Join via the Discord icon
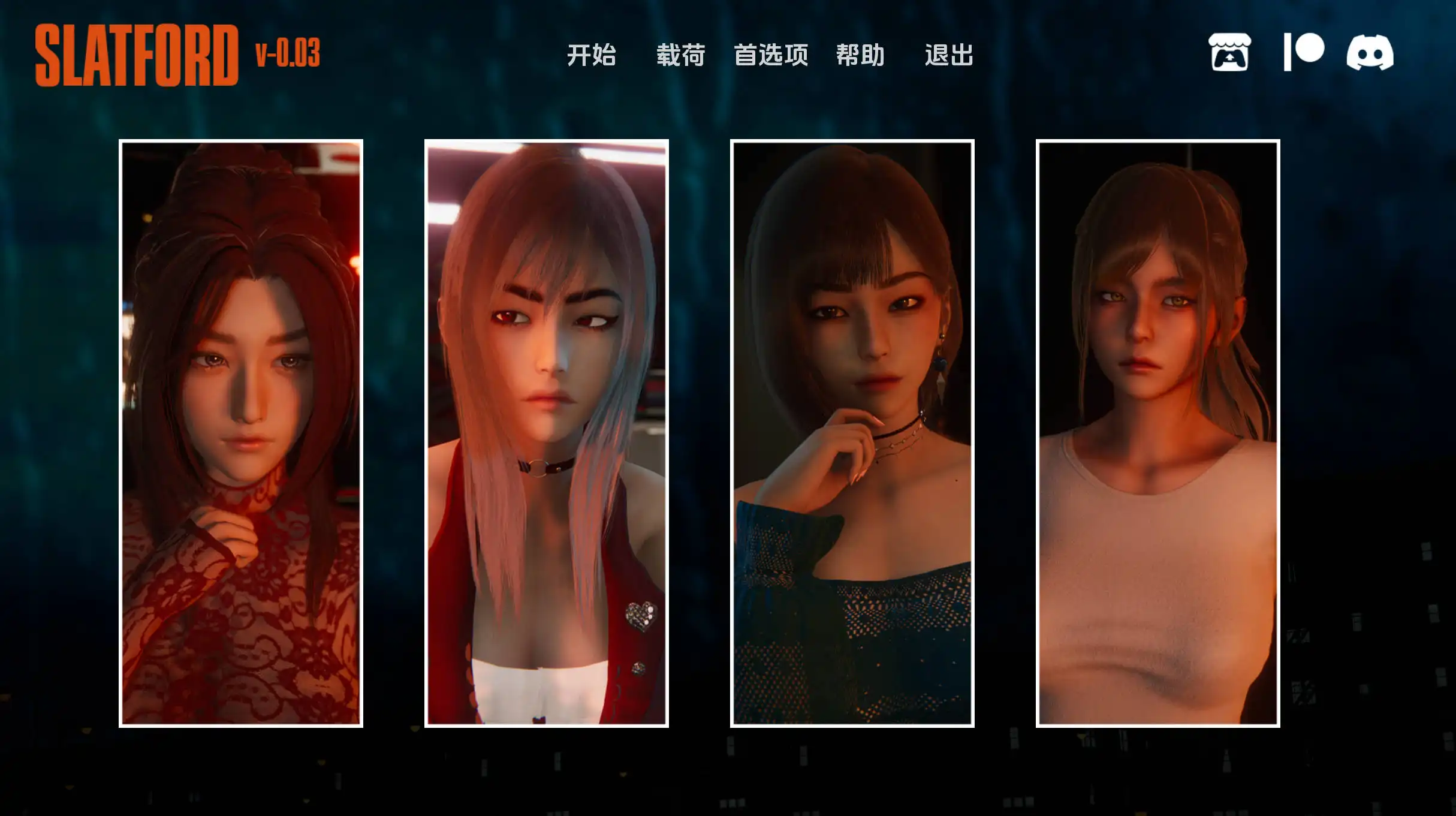Image resolution: width=1456 pixels, height=816 pixels. pyautogui.click(x=1370, y=53)
